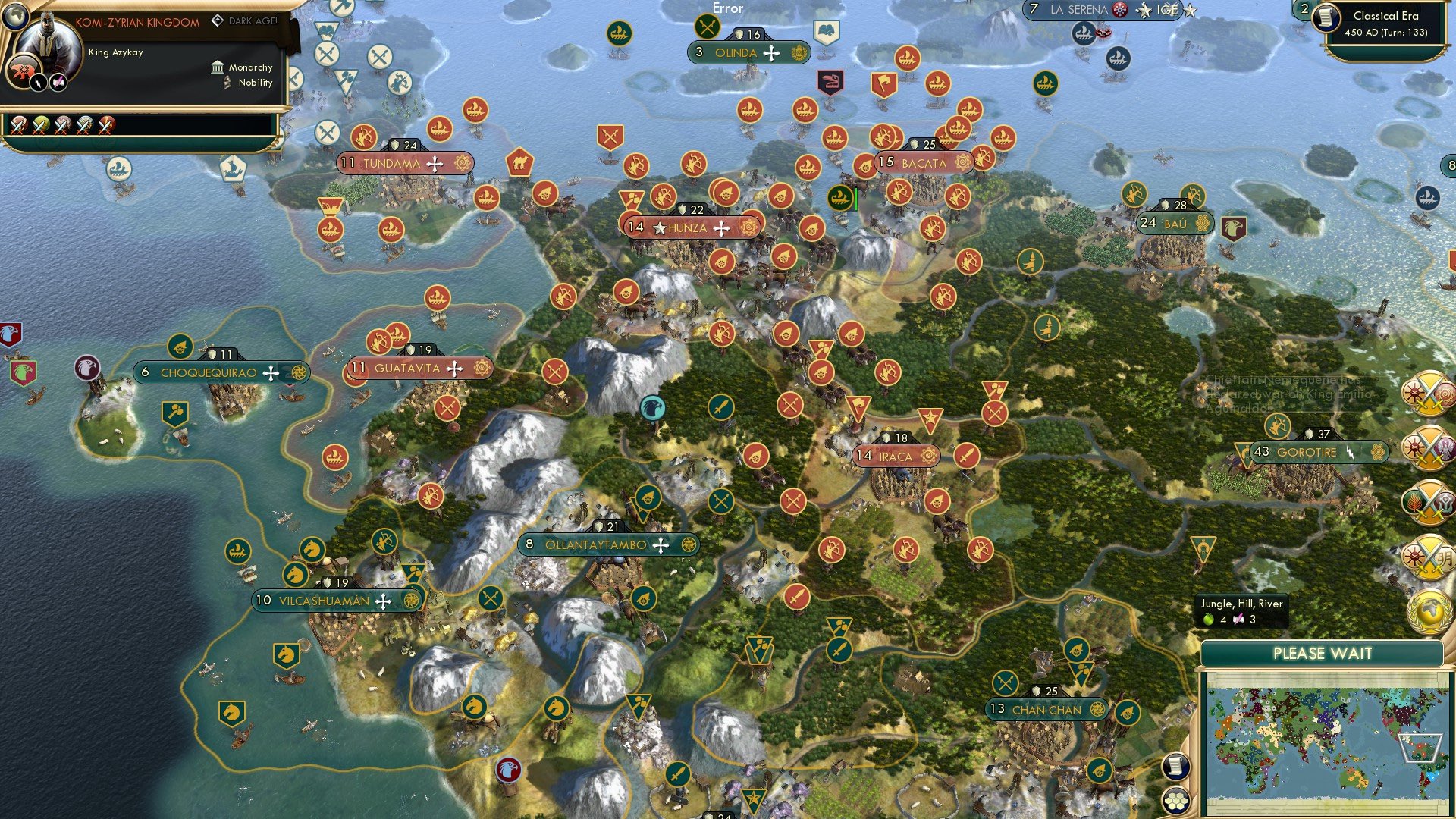Open the notification log scroll icon

[x=1177, y=764]
